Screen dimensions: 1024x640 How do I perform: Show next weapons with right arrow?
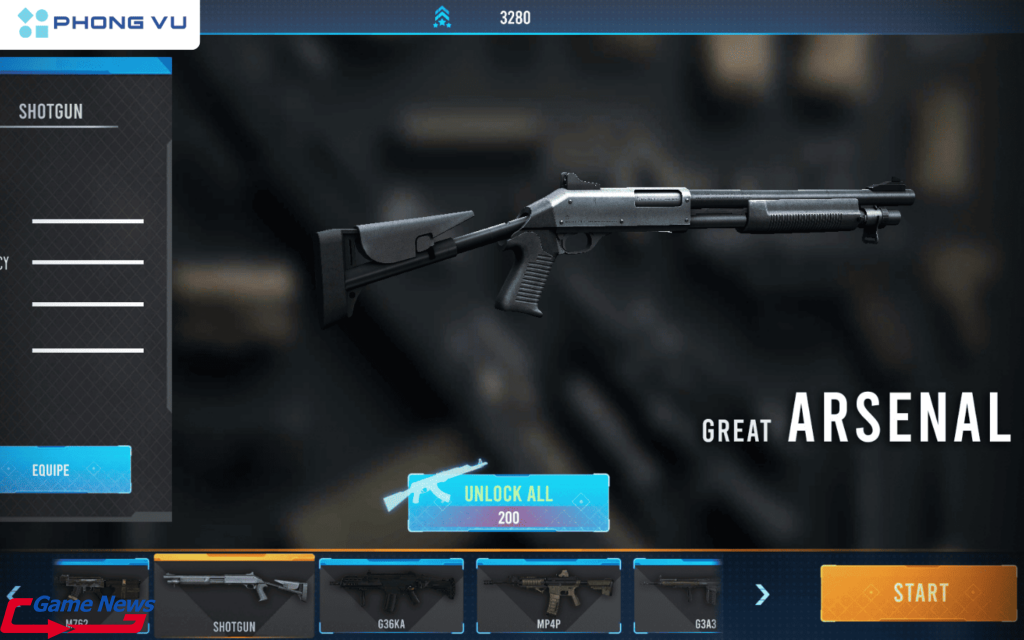[762, 595]
